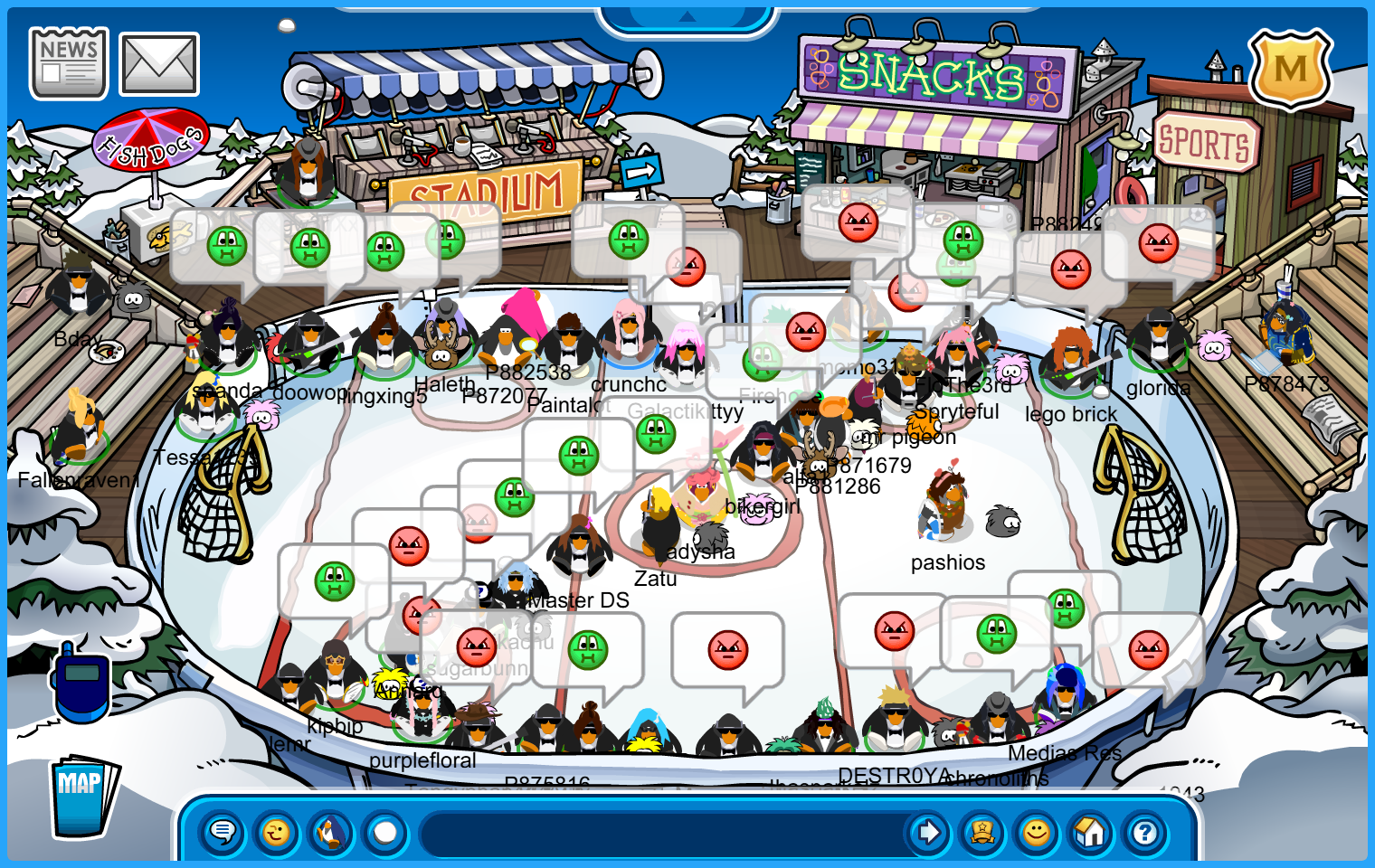Send the chat message with arrow button
Viewport: 1375px width, 868px height.
point(928,832)
